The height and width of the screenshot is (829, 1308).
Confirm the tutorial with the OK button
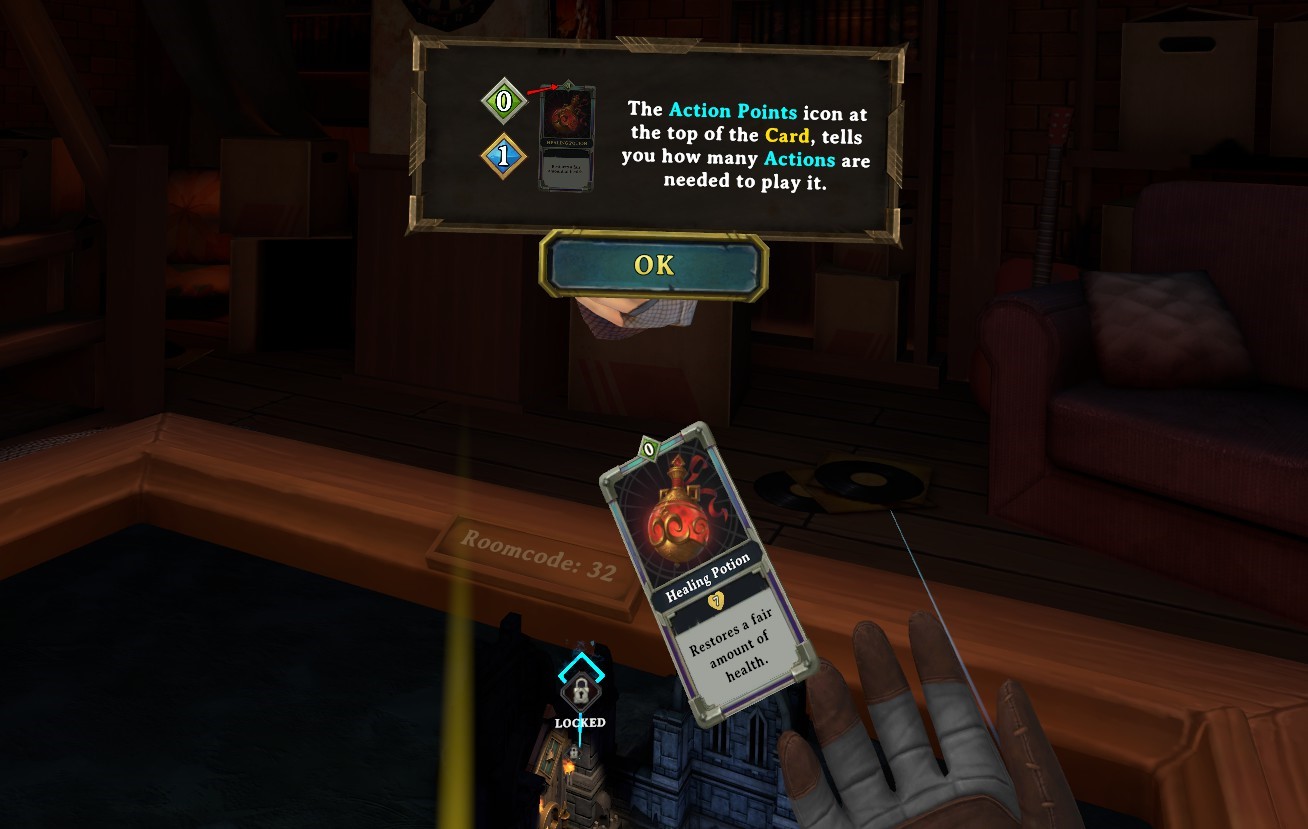tap(654, 265)
